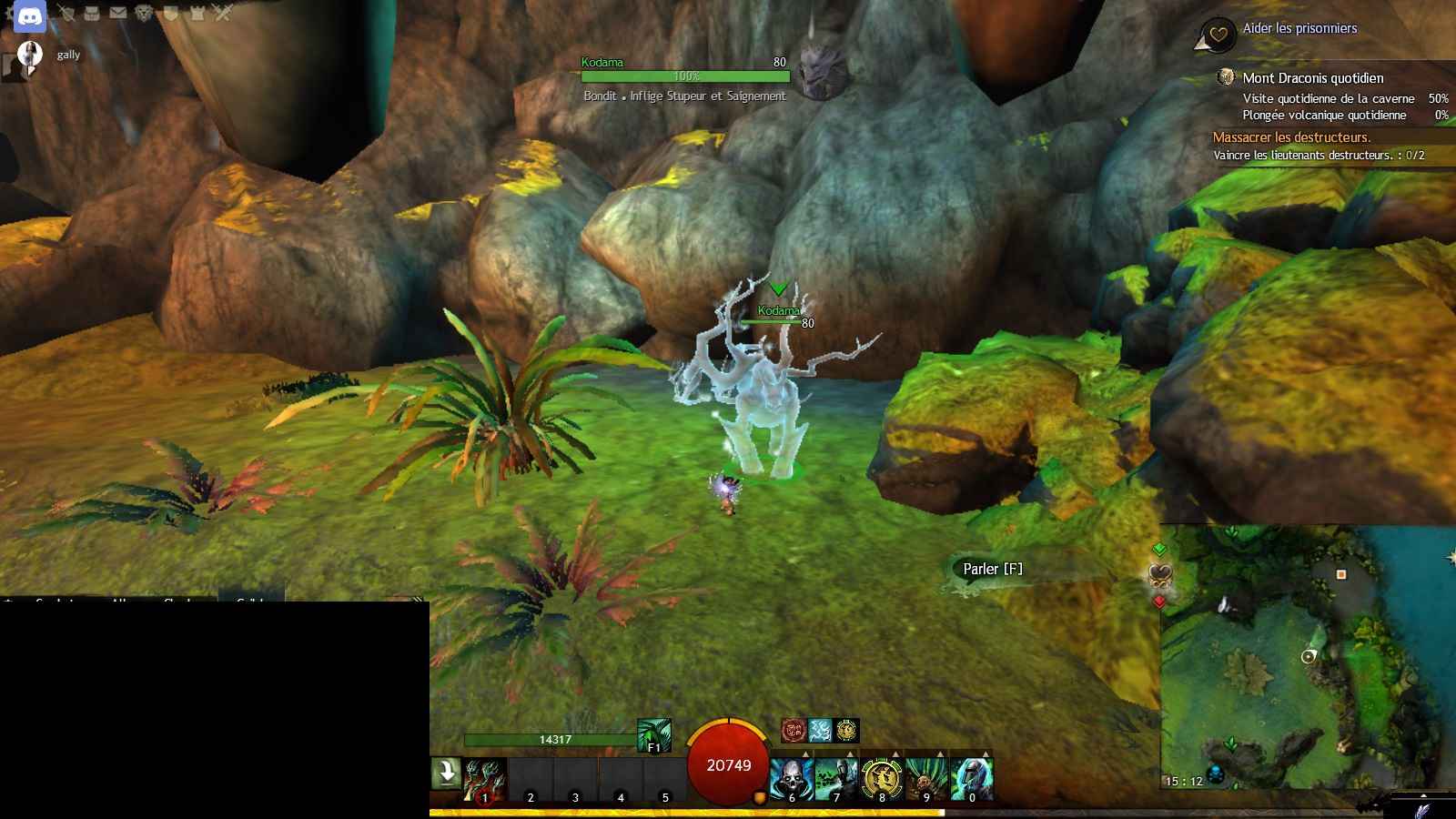Use the skull healing skill on slot 6
This screenshot has width=1456, height=819.
pyautogui.click(x=791, y=781)
